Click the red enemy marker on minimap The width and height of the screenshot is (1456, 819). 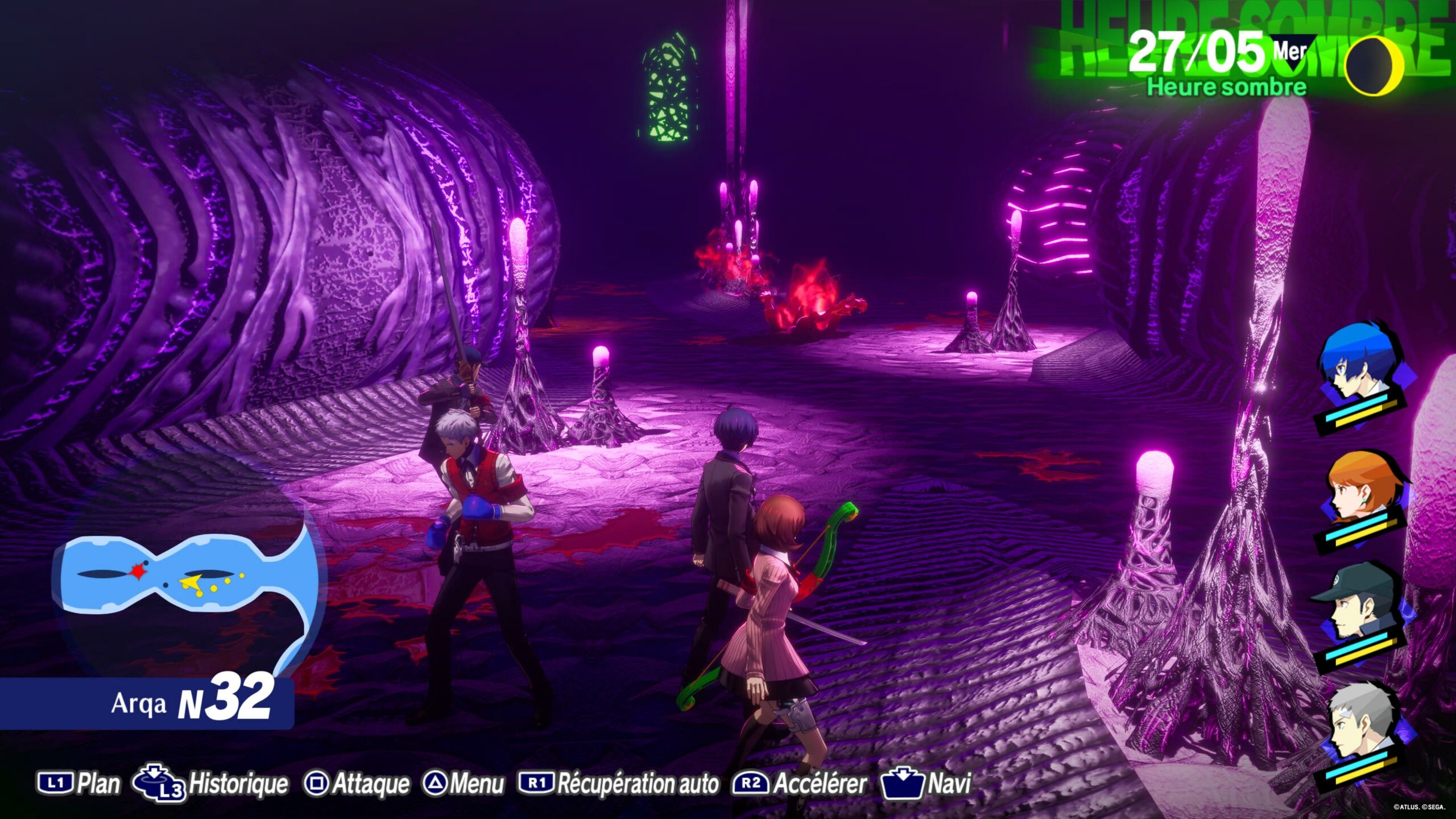tap(137, 572)
